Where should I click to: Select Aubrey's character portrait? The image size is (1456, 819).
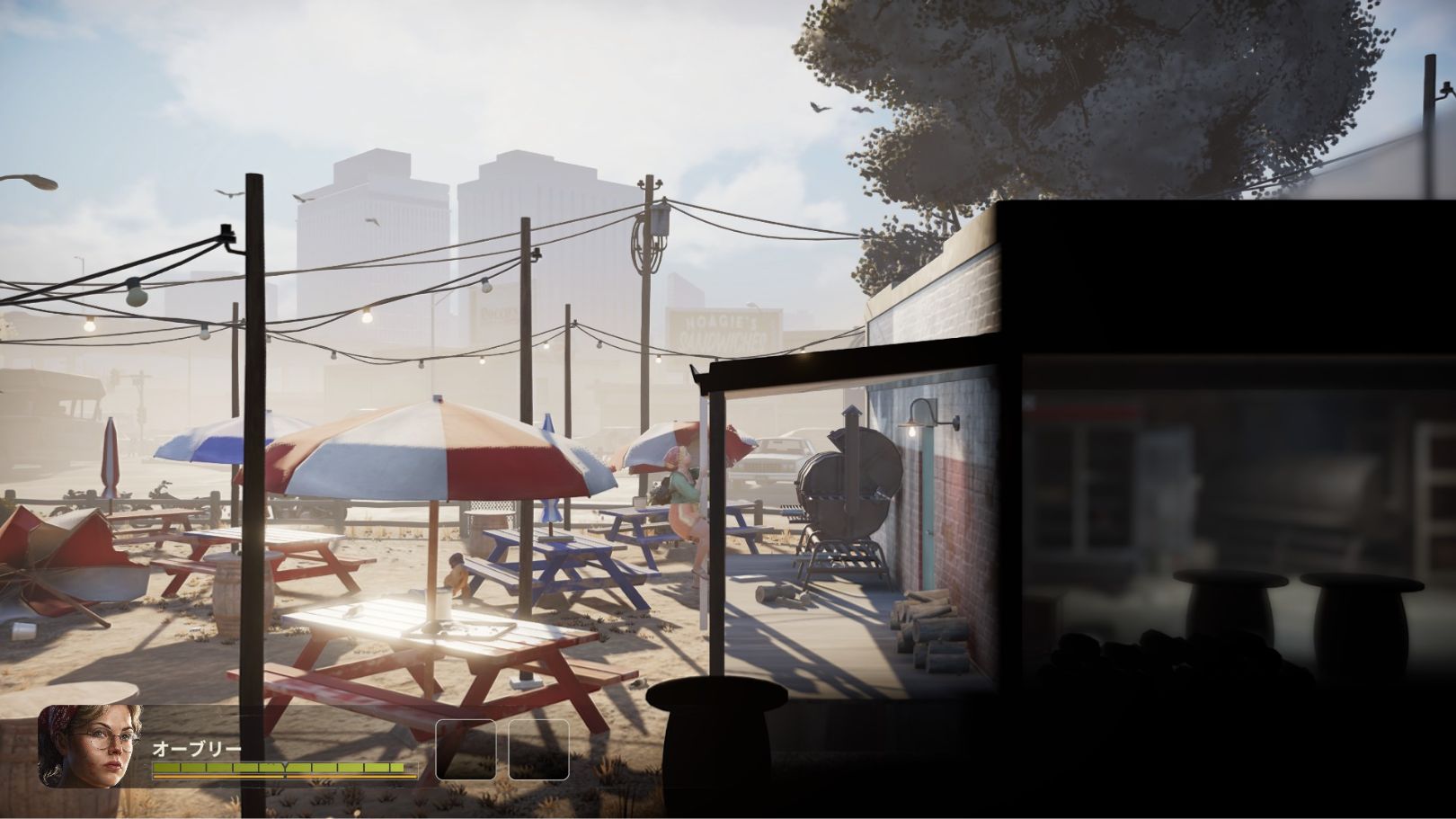pyautogui.click(x=90, y=745)
